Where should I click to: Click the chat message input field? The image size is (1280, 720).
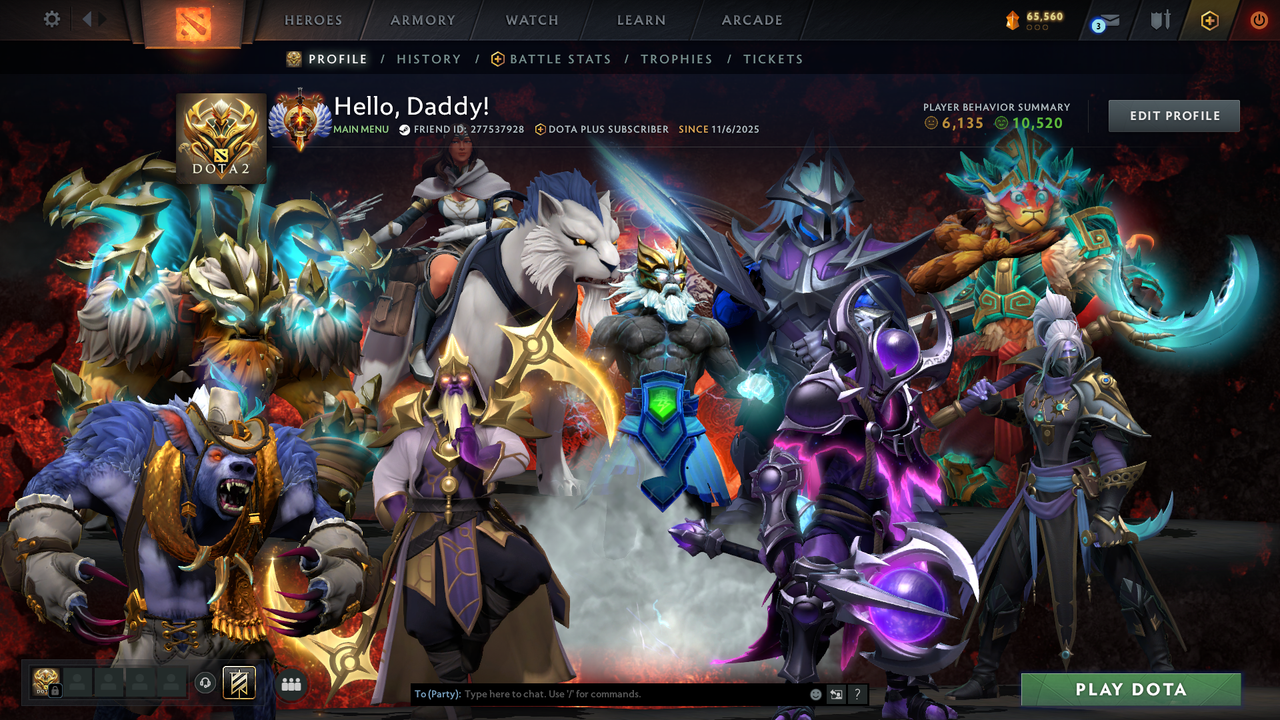(600, 693)
